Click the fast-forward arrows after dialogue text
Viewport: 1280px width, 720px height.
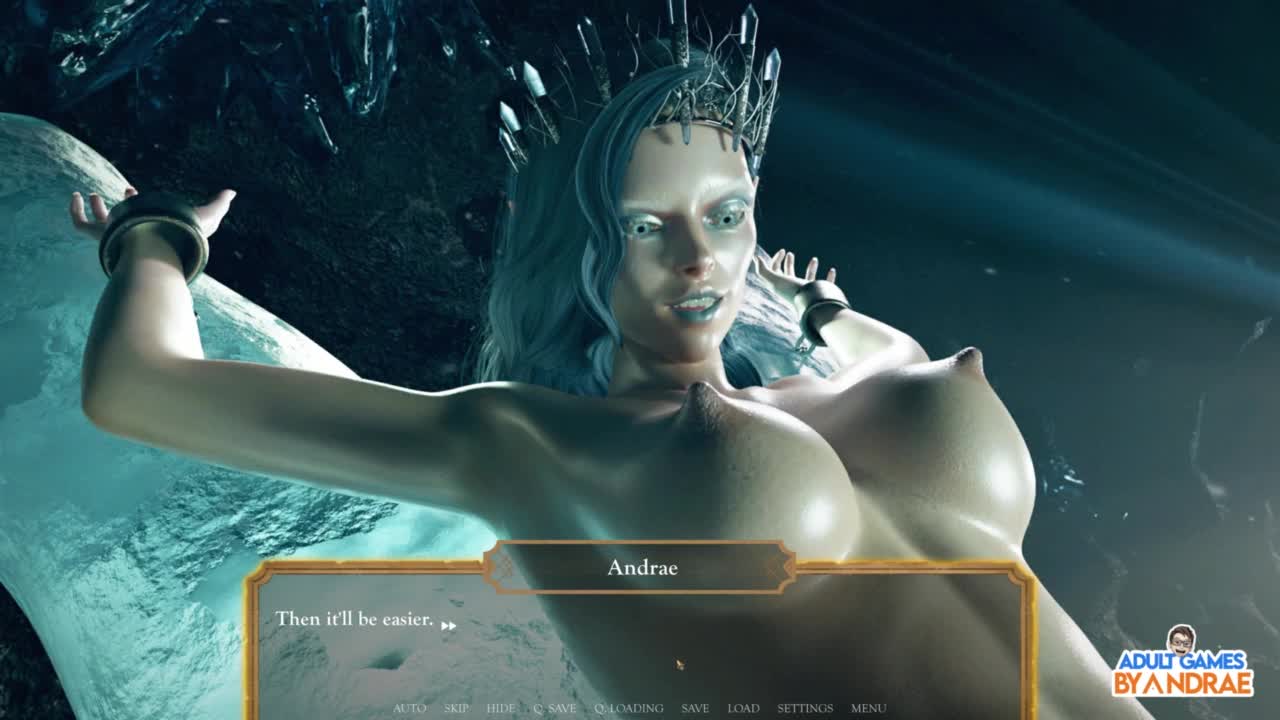pos(449,626)
